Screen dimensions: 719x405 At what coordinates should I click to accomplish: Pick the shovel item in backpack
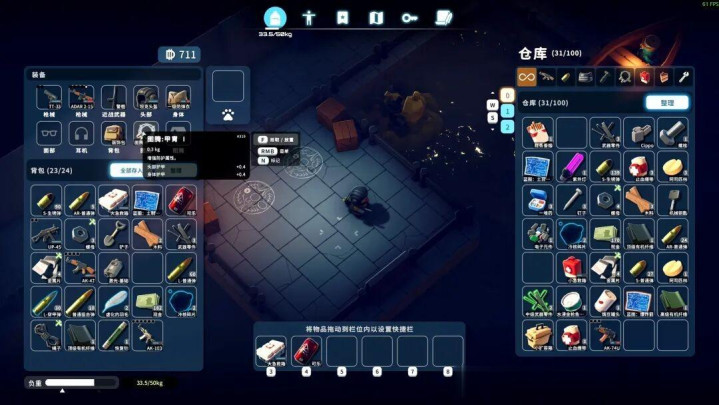[x=112, y=234]
